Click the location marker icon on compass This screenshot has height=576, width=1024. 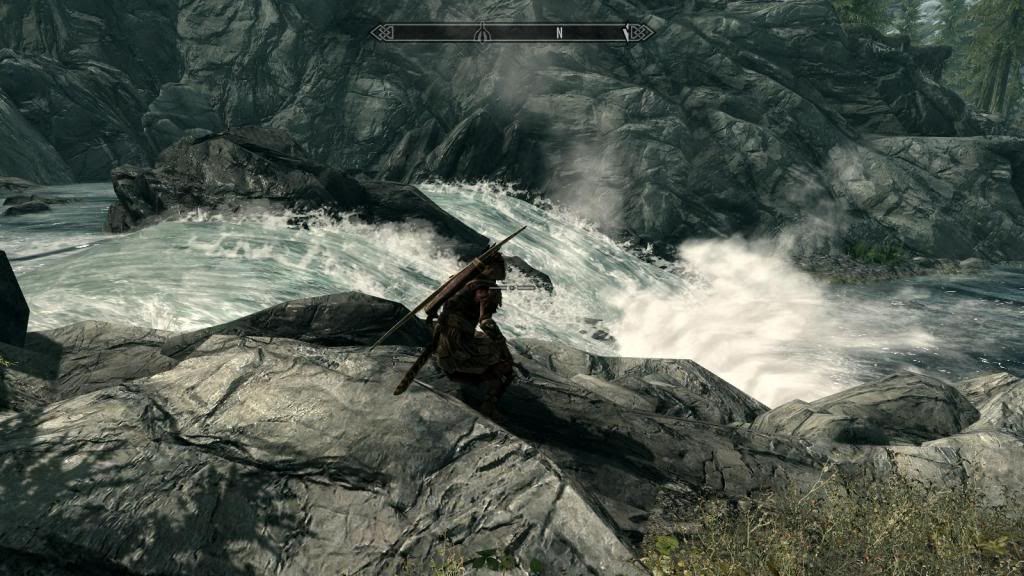coord(481,33)
